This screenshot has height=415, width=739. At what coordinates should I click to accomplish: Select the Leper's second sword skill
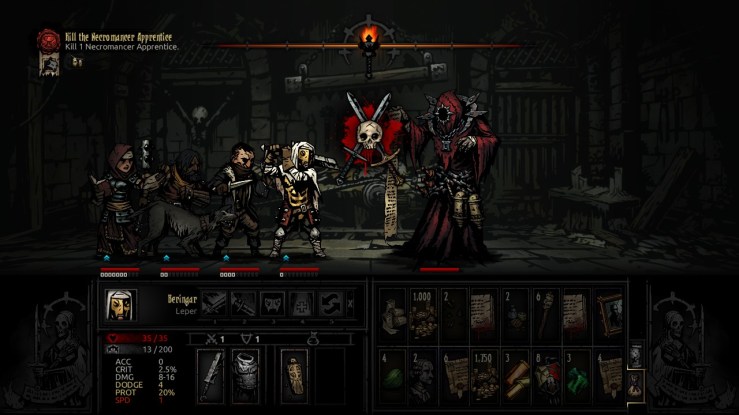(x=245, y=302)
